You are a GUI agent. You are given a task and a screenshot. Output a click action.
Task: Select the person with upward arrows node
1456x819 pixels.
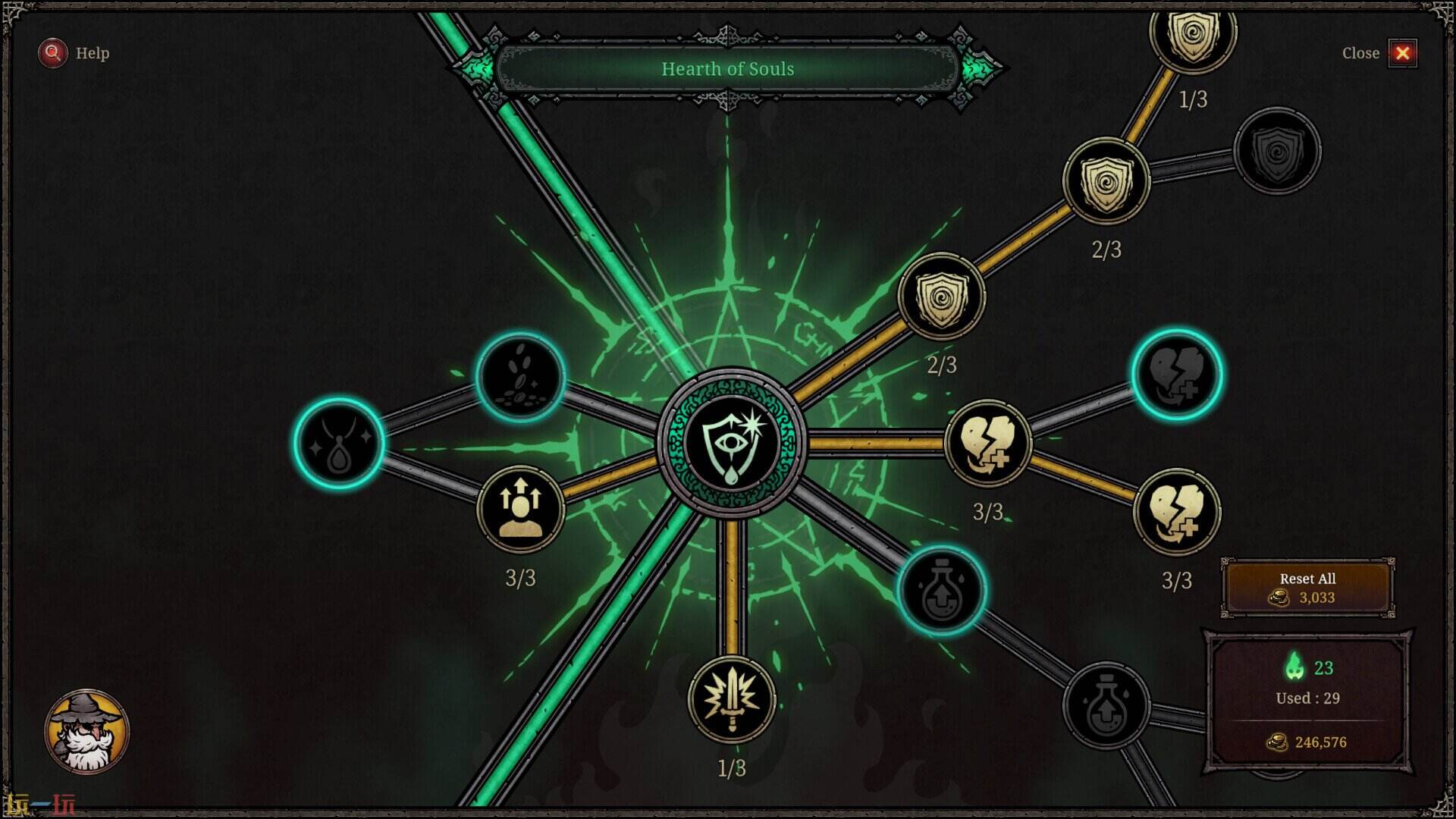521,509
